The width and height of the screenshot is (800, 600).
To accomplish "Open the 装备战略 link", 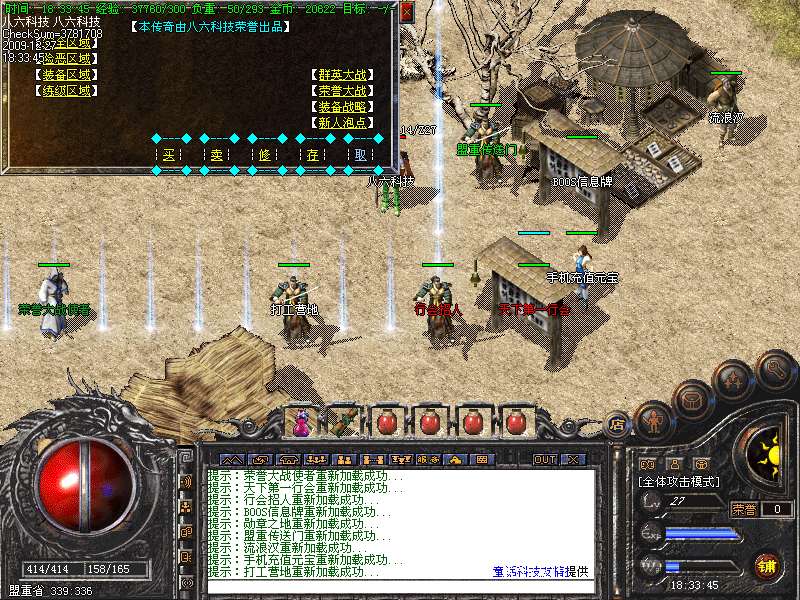I will 342,106.
